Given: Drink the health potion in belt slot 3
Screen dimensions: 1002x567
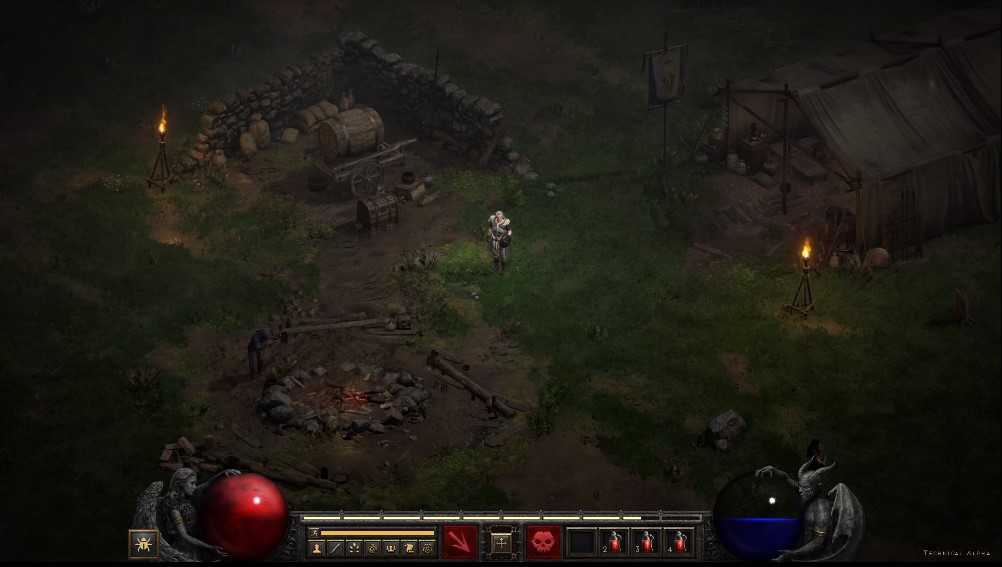Looking at the screenshot, I should [647, 543].
